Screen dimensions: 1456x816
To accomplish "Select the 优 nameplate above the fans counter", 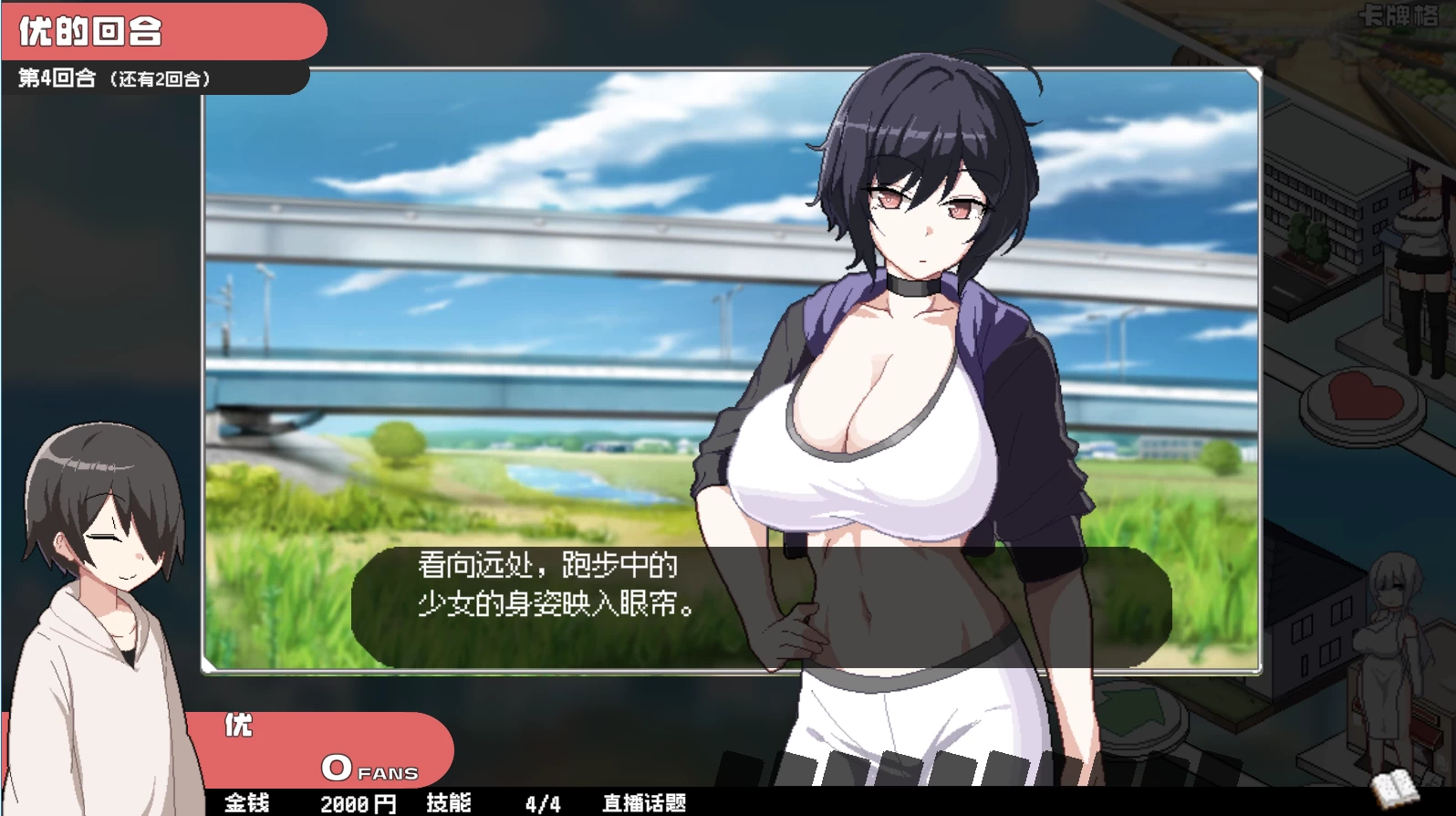I will (239, 726).
